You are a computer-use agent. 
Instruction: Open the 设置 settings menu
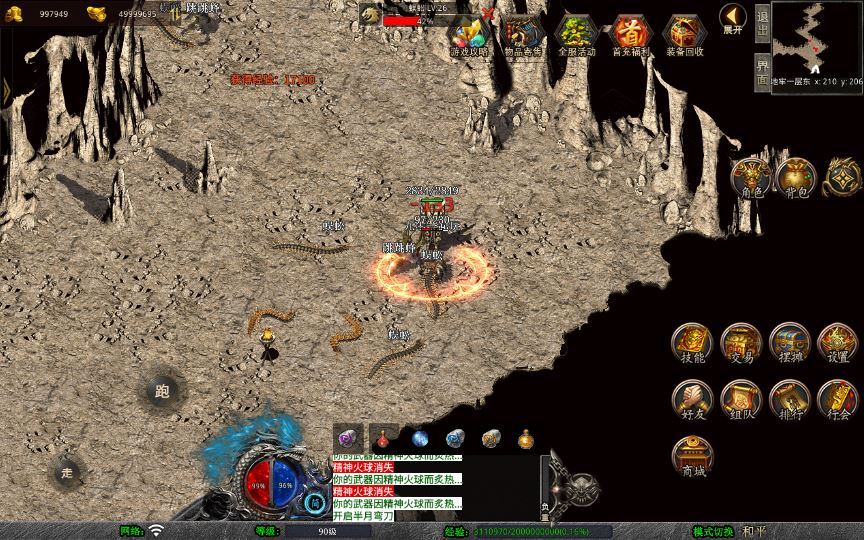pos(837,344)
